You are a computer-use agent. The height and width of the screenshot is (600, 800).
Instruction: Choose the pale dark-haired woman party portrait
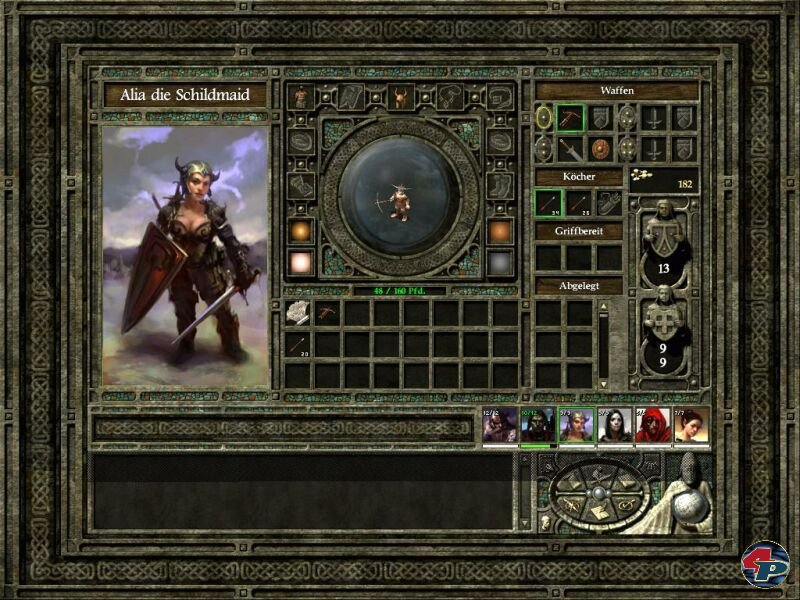pyautogui.click(x=615, y=425)
